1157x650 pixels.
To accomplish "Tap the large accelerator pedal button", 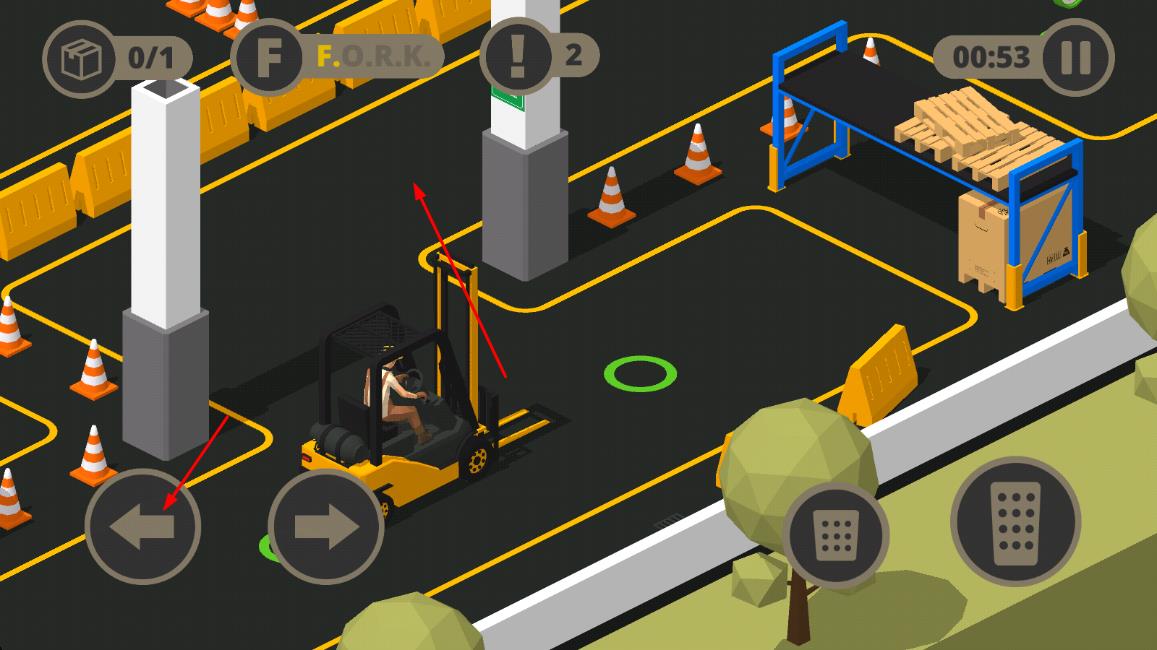I will (x=1015, y=521).
